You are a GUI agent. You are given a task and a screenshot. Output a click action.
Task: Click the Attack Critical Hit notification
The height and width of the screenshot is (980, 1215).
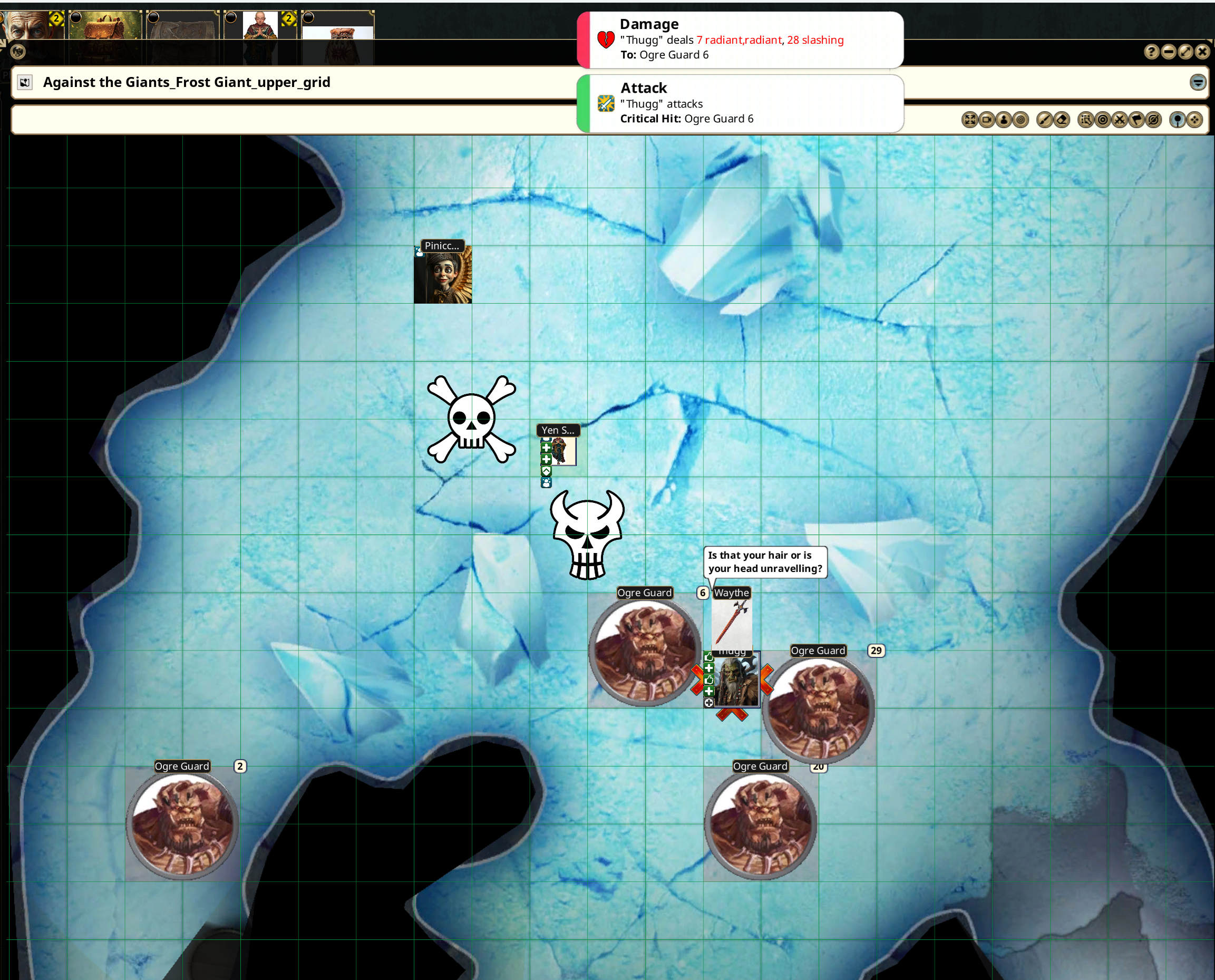[x=739, y=104]
